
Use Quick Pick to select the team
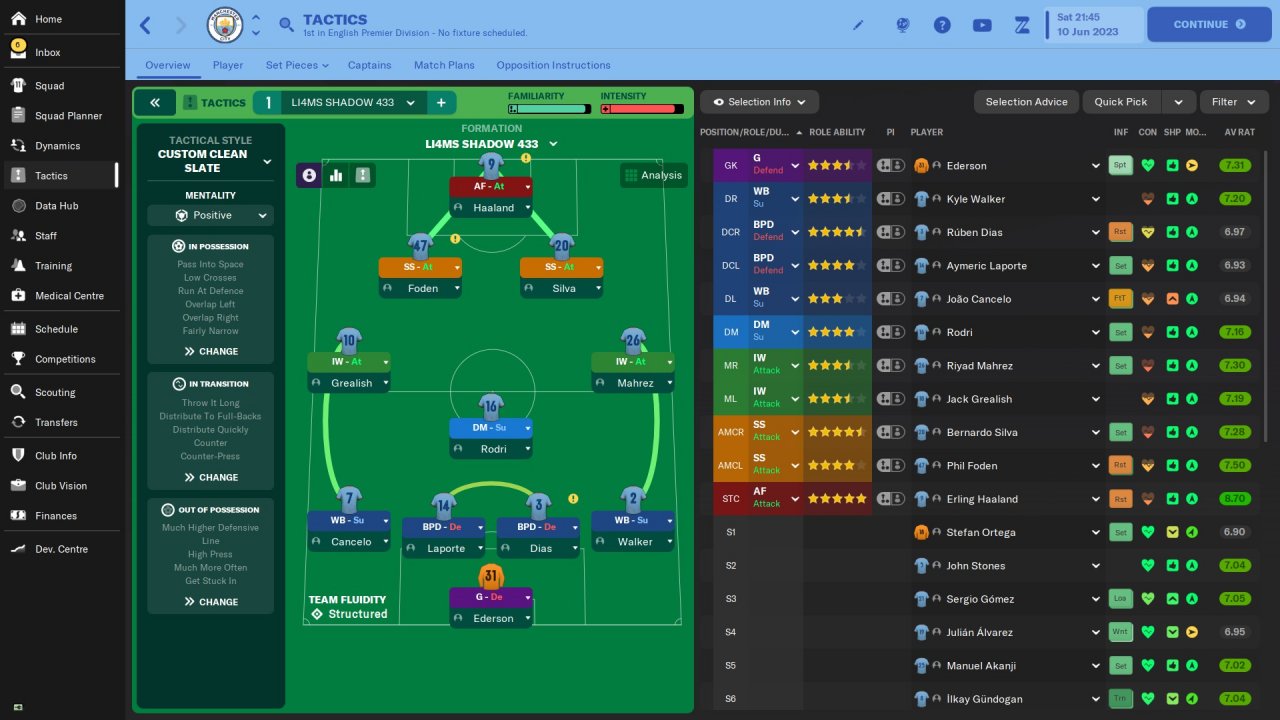[1121, 102]
